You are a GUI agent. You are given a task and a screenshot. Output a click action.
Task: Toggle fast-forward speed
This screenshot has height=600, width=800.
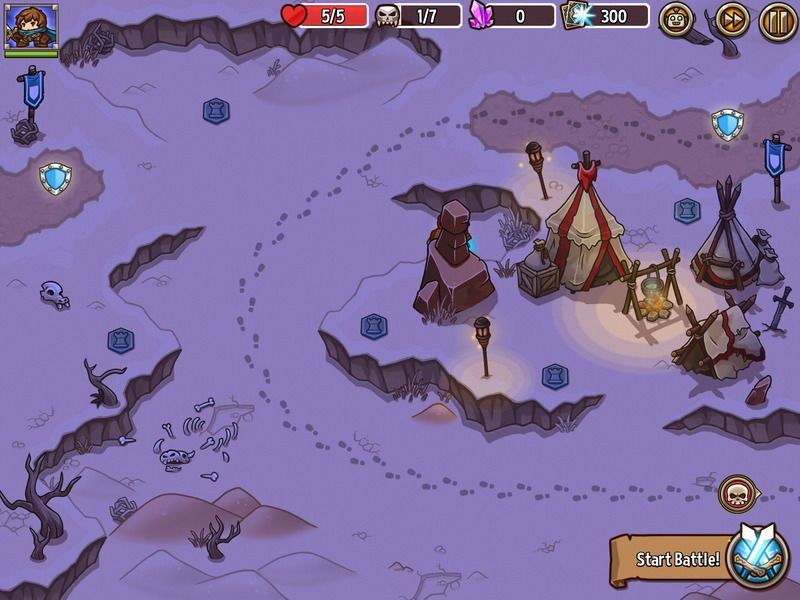point(732,19)
